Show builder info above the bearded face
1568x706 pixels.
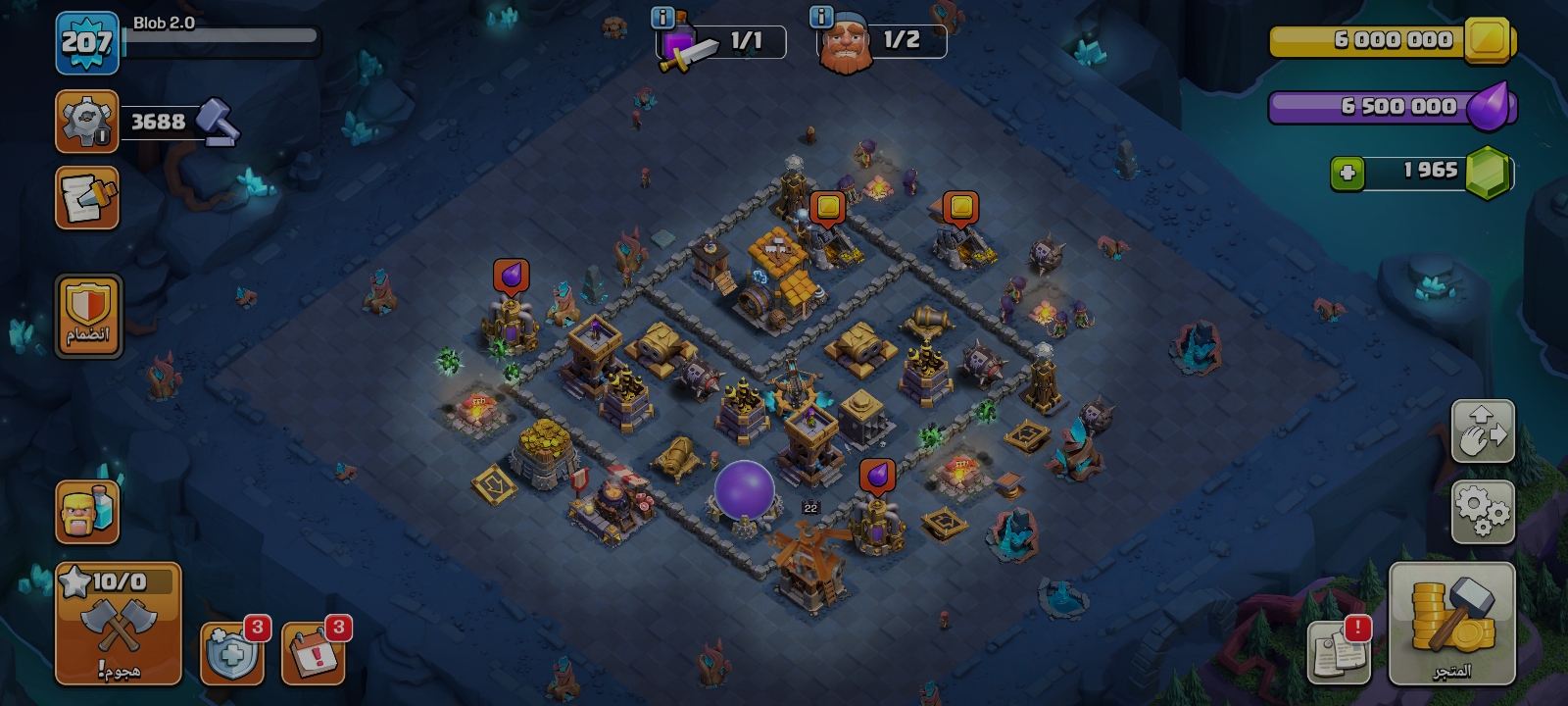click(821, 18)
